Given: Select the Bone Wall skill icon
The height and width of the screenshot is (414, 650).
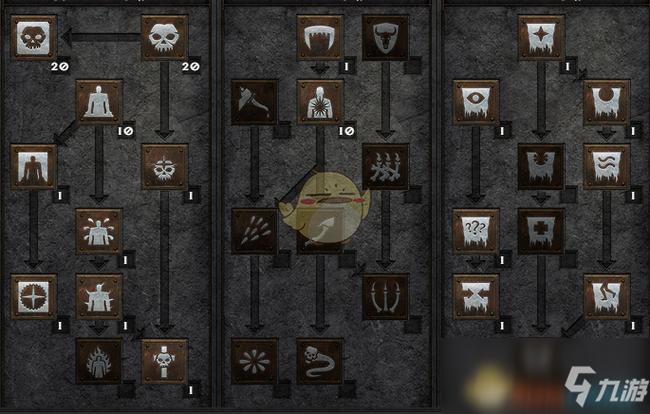Looking at the screenshot, I should point(385,167).
